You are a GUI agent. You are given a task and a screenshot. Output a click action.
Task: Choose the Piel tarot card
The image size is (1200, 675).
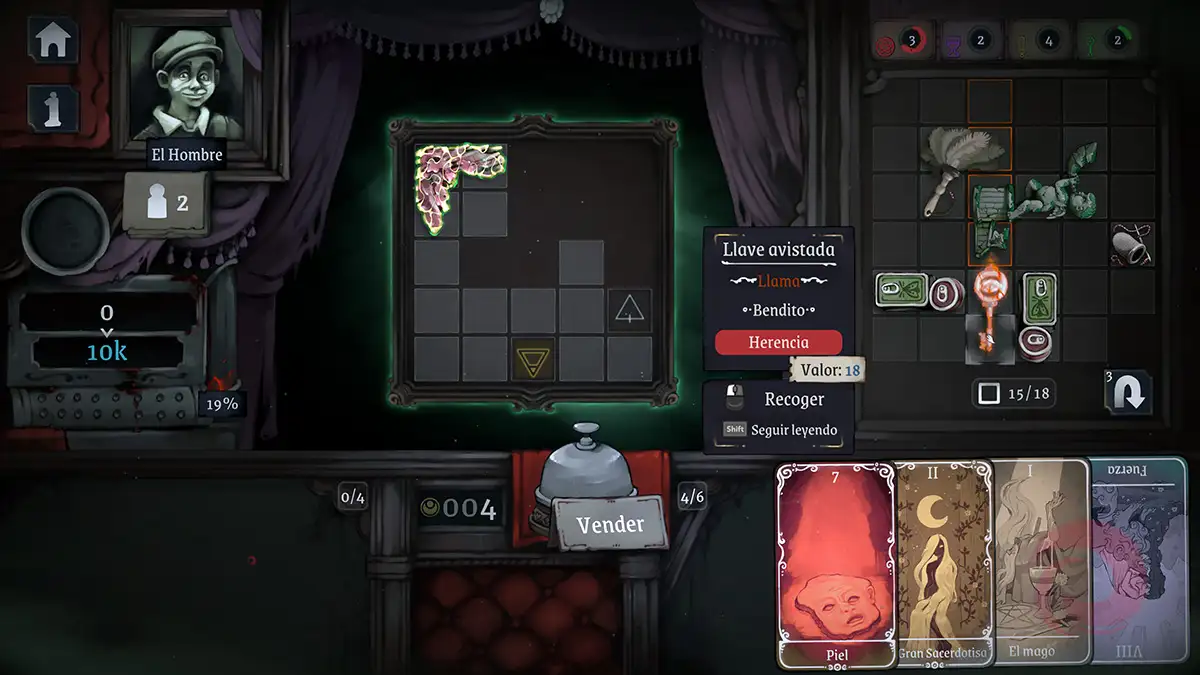836,565
